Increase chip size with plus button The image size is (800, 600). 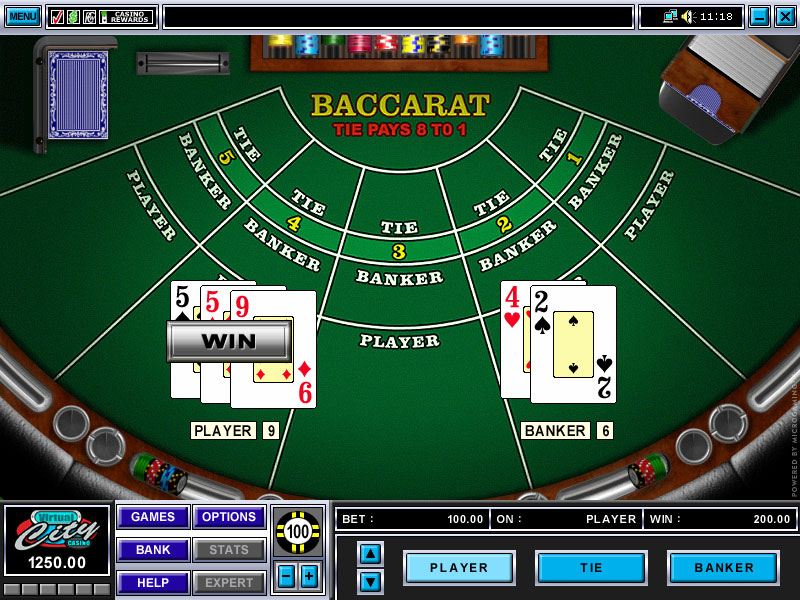[x=309, y=576]
